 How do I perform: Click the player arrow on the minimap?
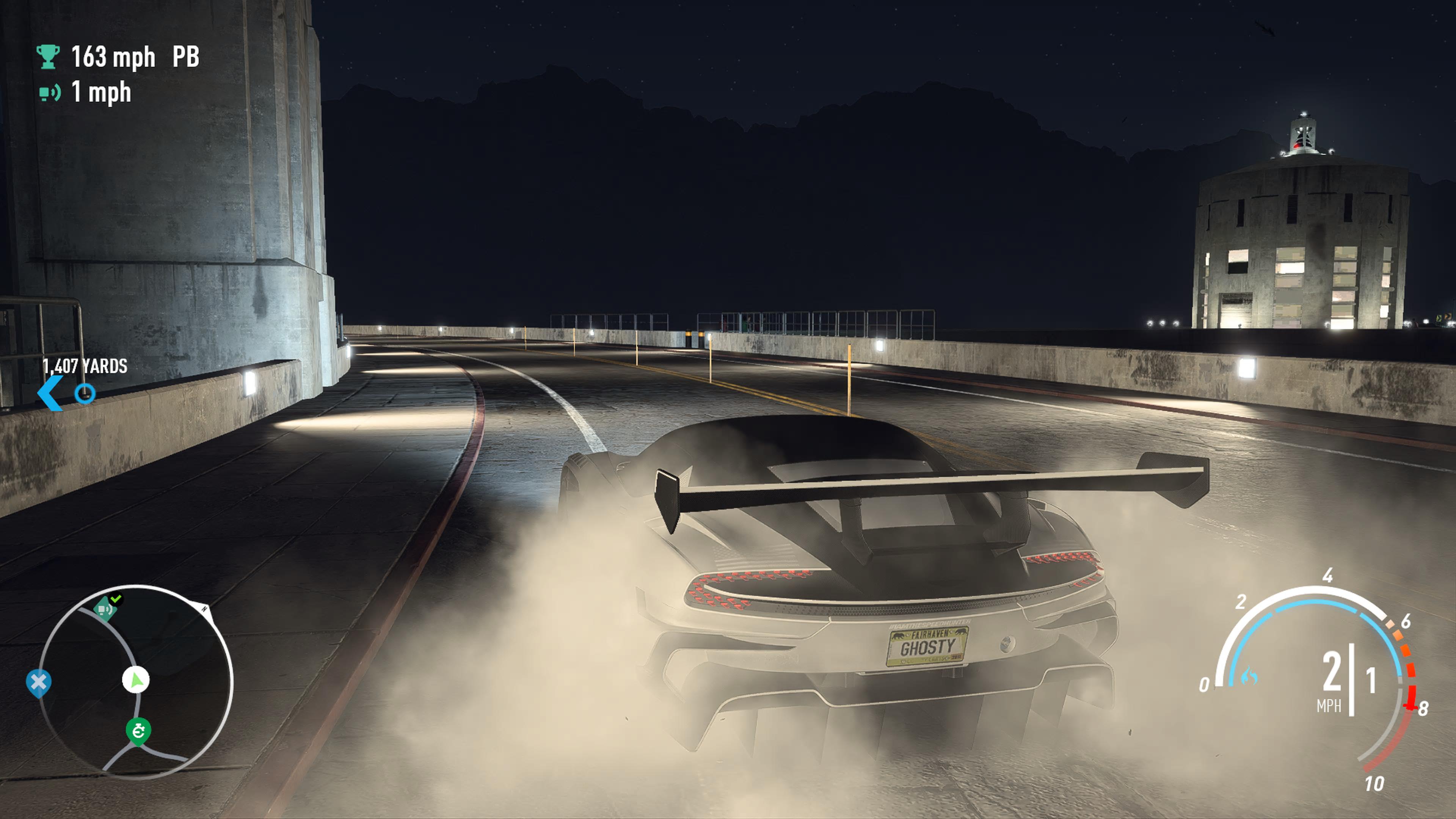pos(136,680)
